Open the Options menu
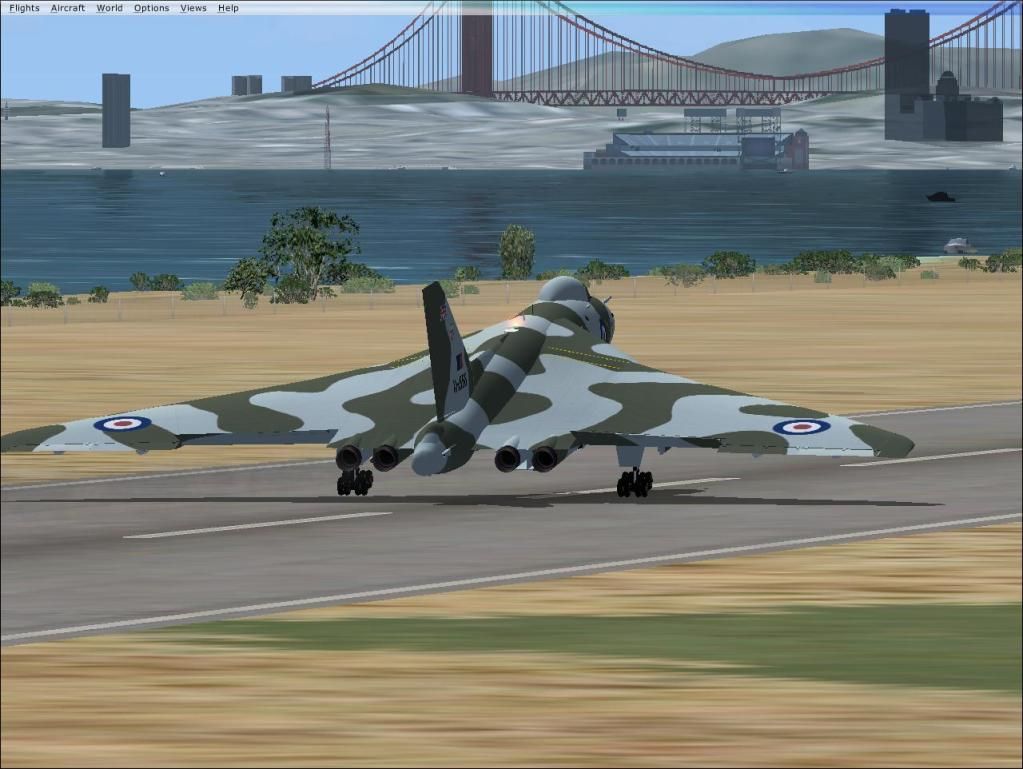 [x=151, y=8]
